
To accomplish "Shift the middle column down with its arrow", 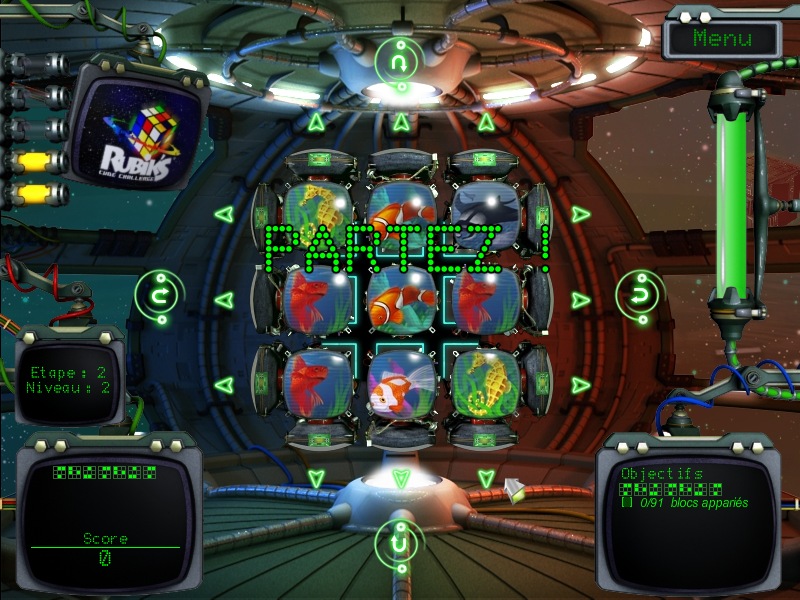I will (401, 478).
